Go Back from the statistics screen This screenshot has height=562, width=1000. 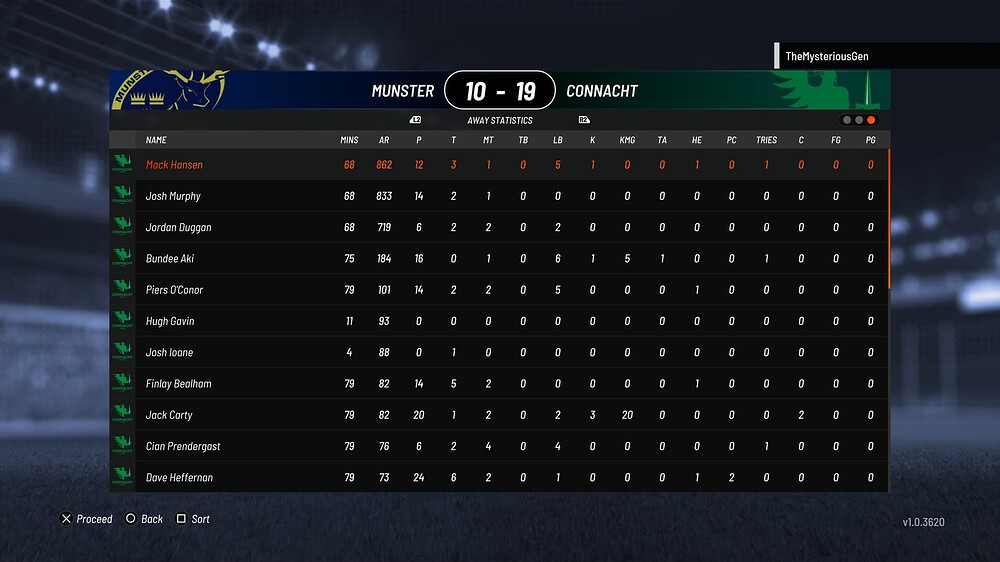(144, 519)
